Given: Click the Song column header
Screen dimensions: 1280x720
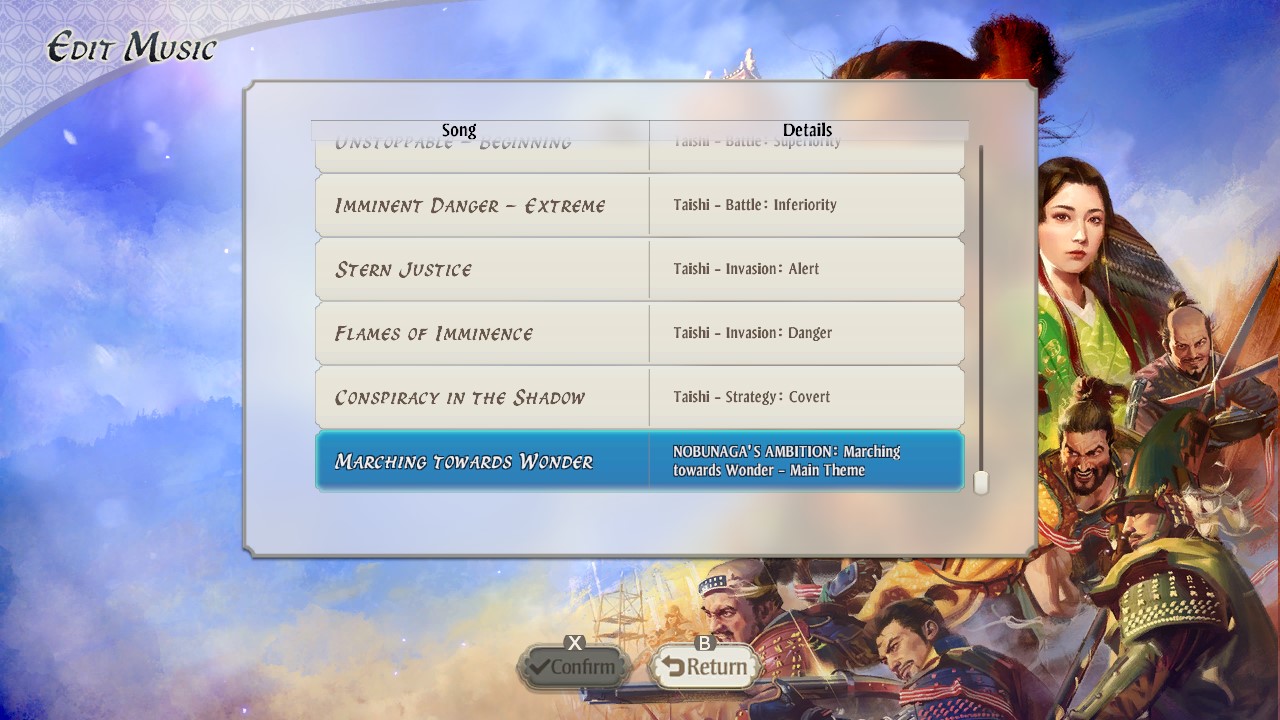Looking at the screenshot, I should click(x=460, y=130).
